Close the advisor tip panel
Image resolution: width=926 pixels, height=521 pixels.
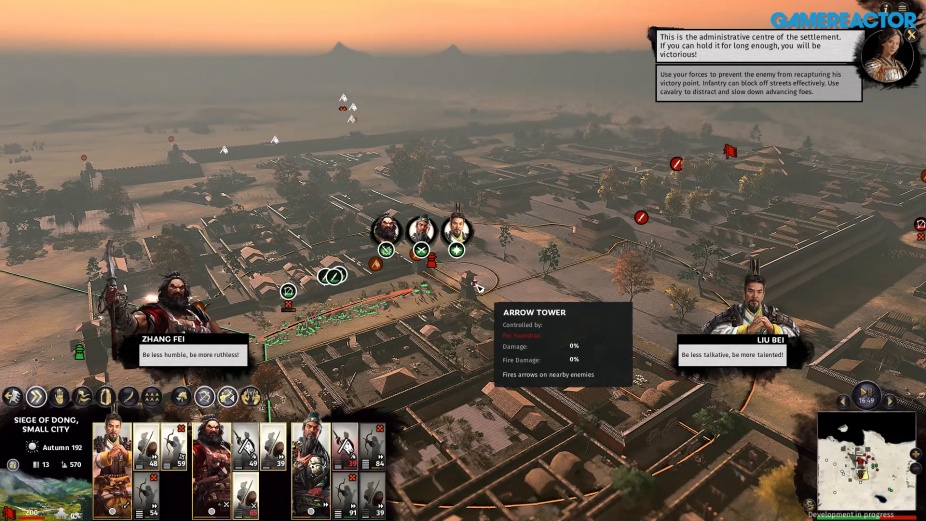point(911,35)
